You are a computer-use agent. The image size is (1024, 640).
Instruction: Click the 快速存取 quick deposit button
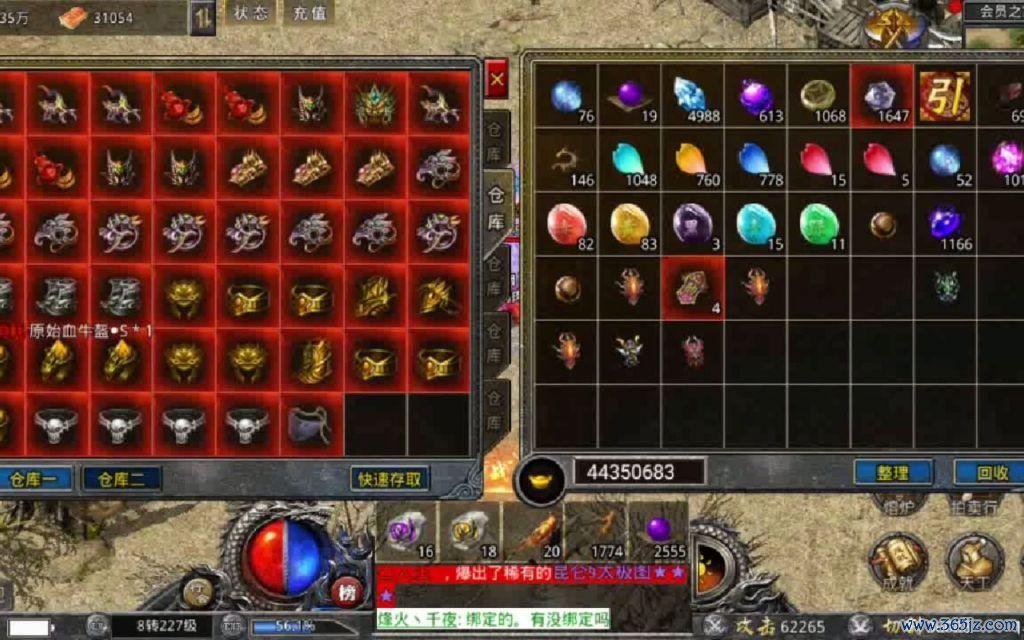tap(390, 479)
